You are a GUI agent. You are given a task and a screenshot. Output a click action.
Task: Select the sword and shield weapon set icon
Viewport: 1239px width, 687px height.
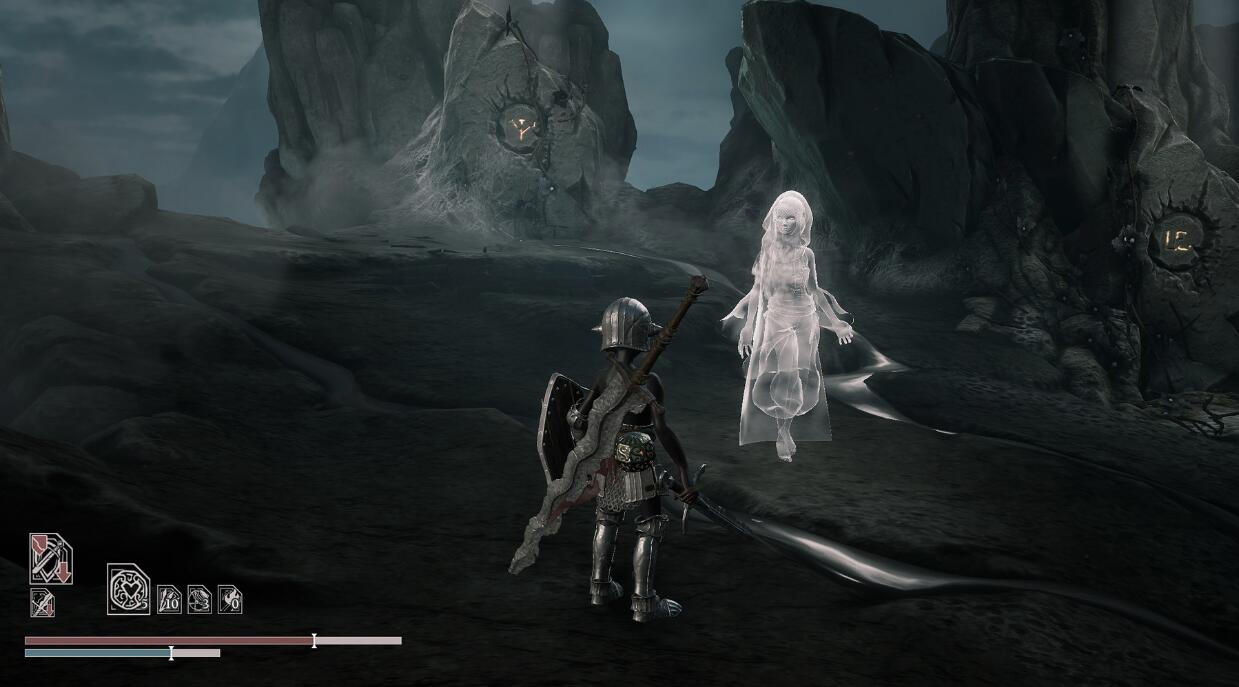click(50, 558)
